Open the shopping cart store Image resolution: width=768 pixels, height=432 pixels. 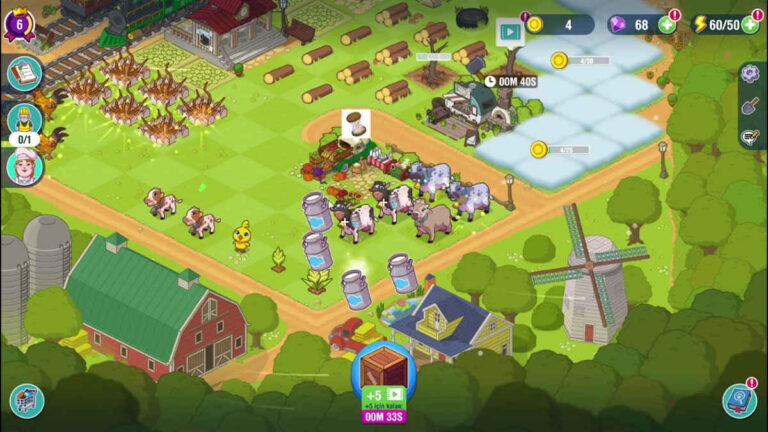[26, 400]
